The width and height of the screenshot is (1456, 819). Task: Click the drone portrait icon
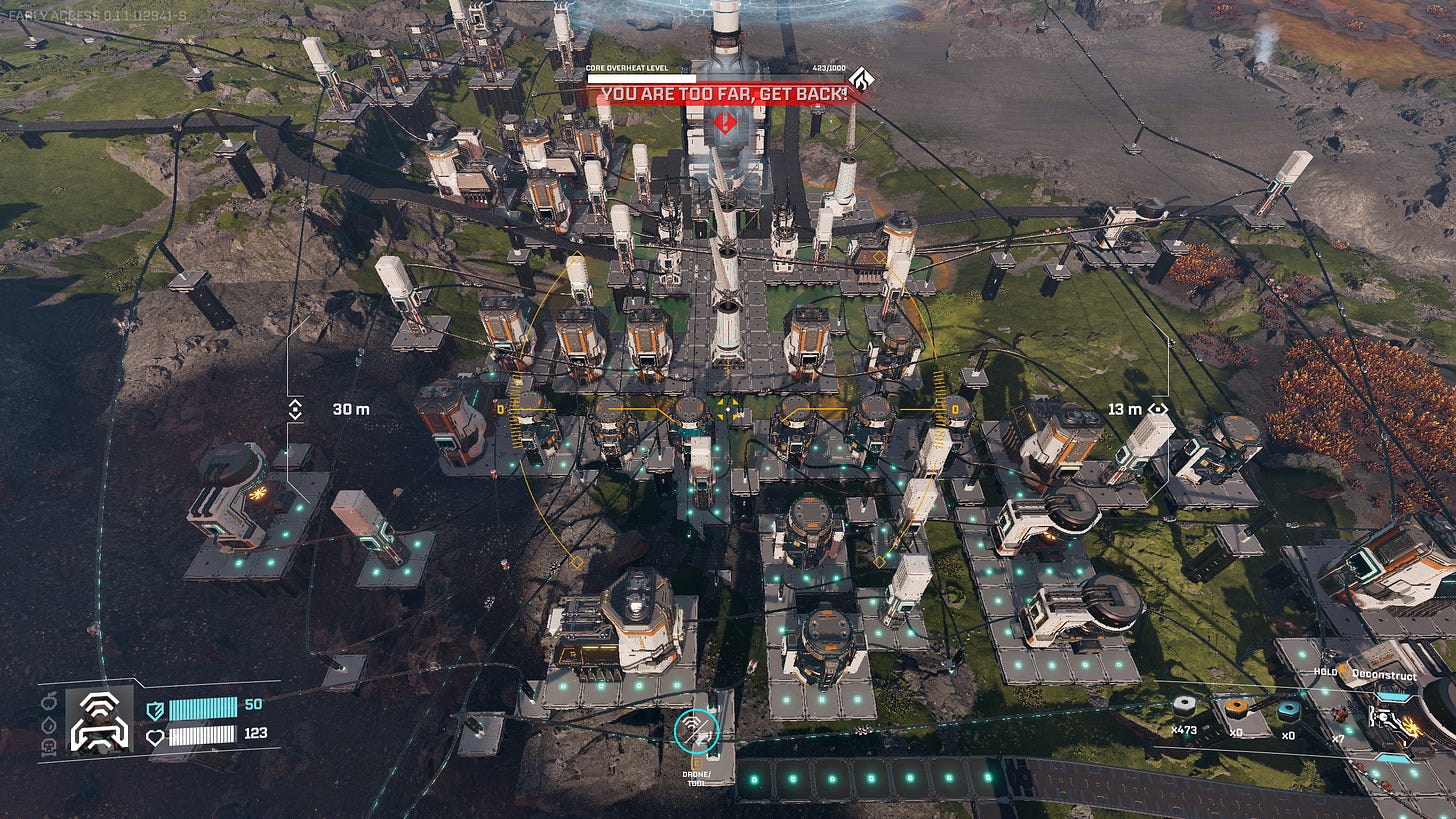[99, 720]
